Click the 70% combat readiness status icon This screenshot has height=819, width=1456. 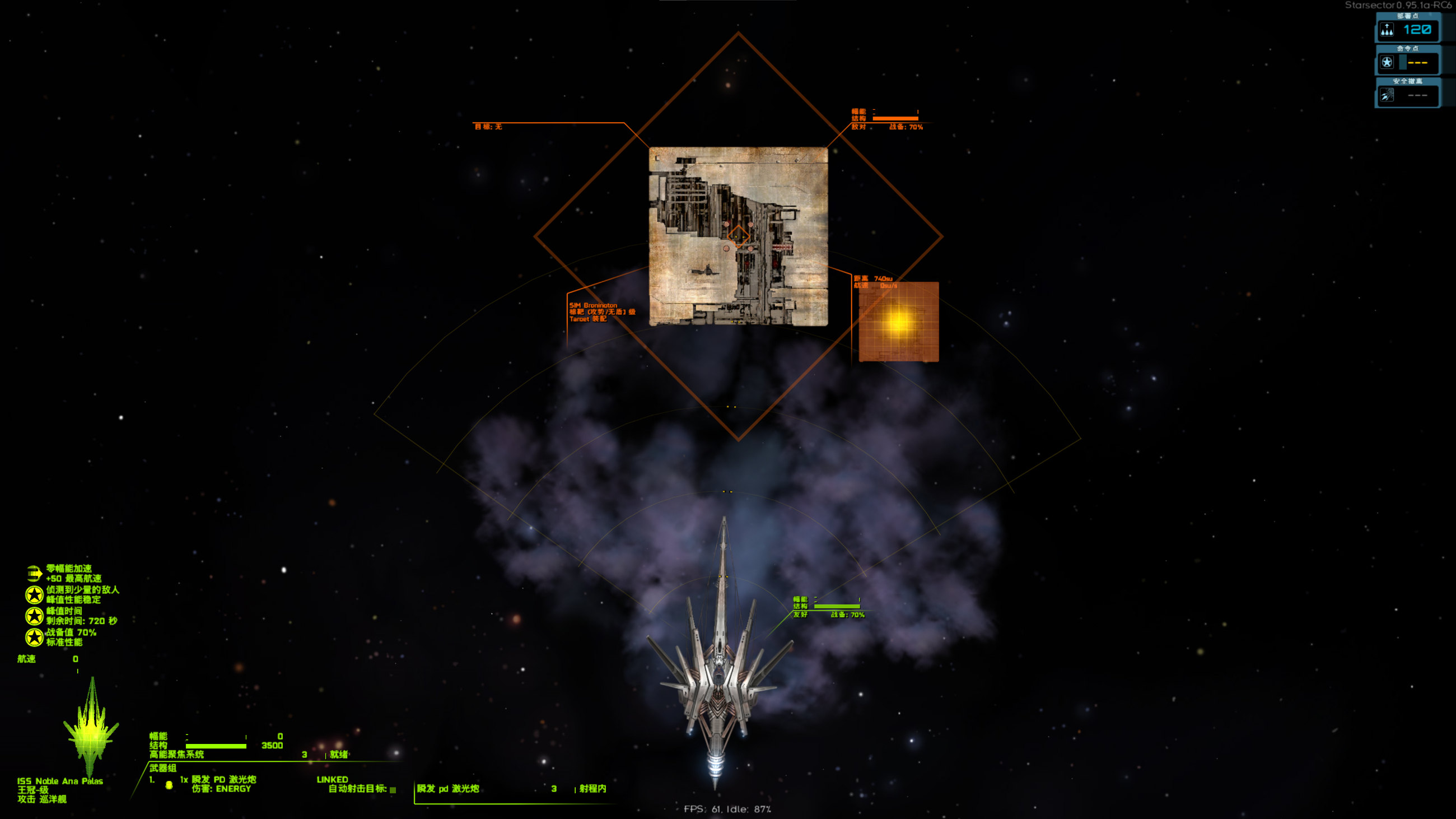34,637
